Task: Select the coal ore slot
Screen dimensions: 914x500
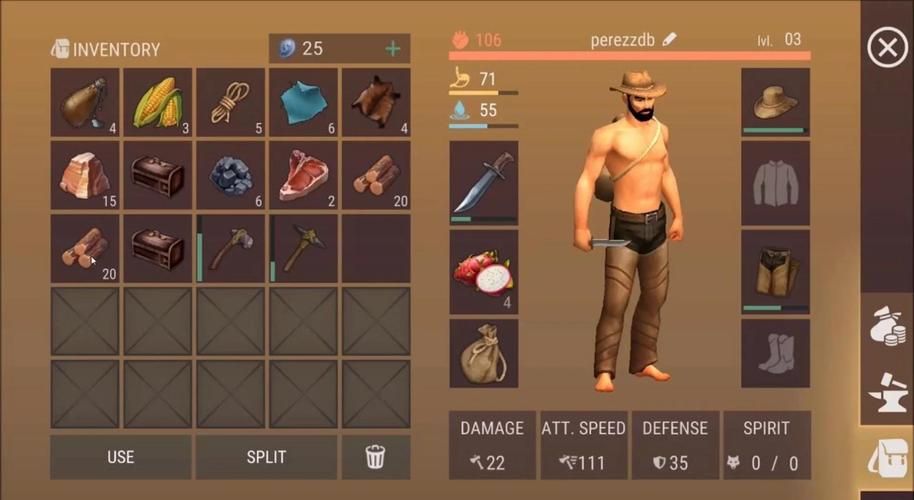Action: click(x=230, y=175)
